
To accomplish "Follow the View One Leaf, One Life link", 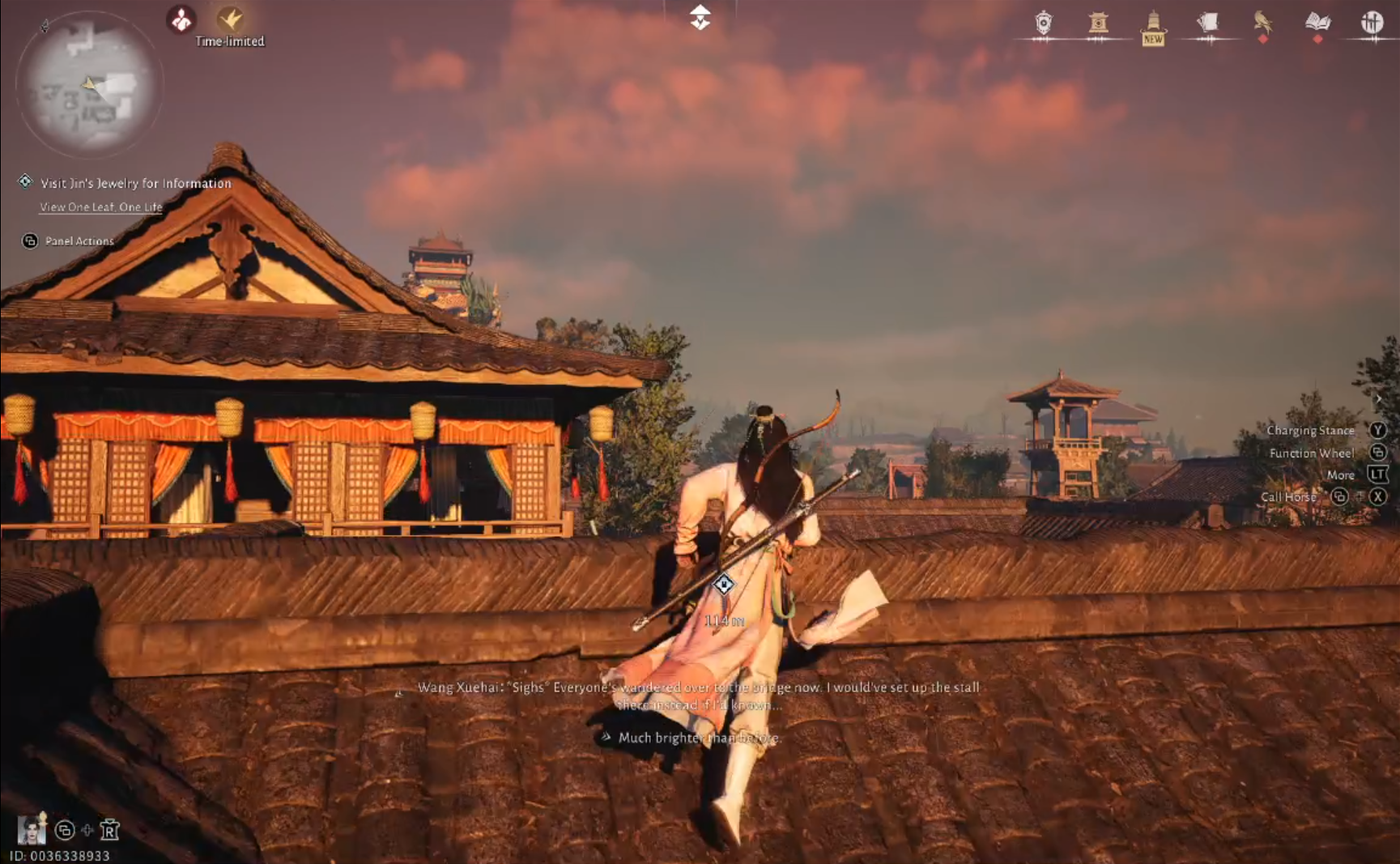I will pyautogui.click(x=100, y=207).
